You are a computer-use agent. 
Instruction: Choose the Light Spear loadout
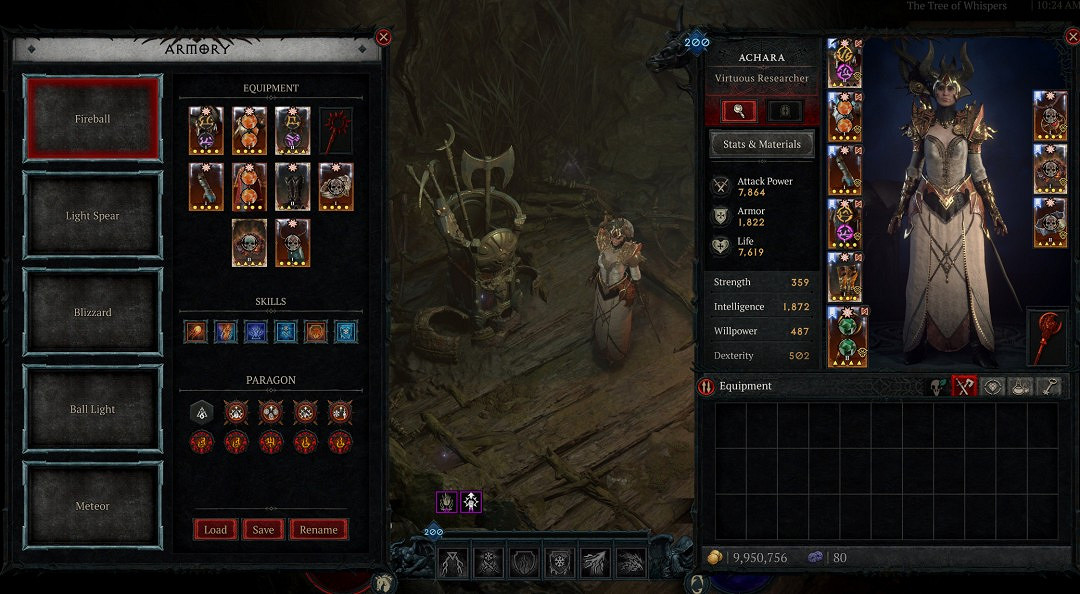(92, 216)
